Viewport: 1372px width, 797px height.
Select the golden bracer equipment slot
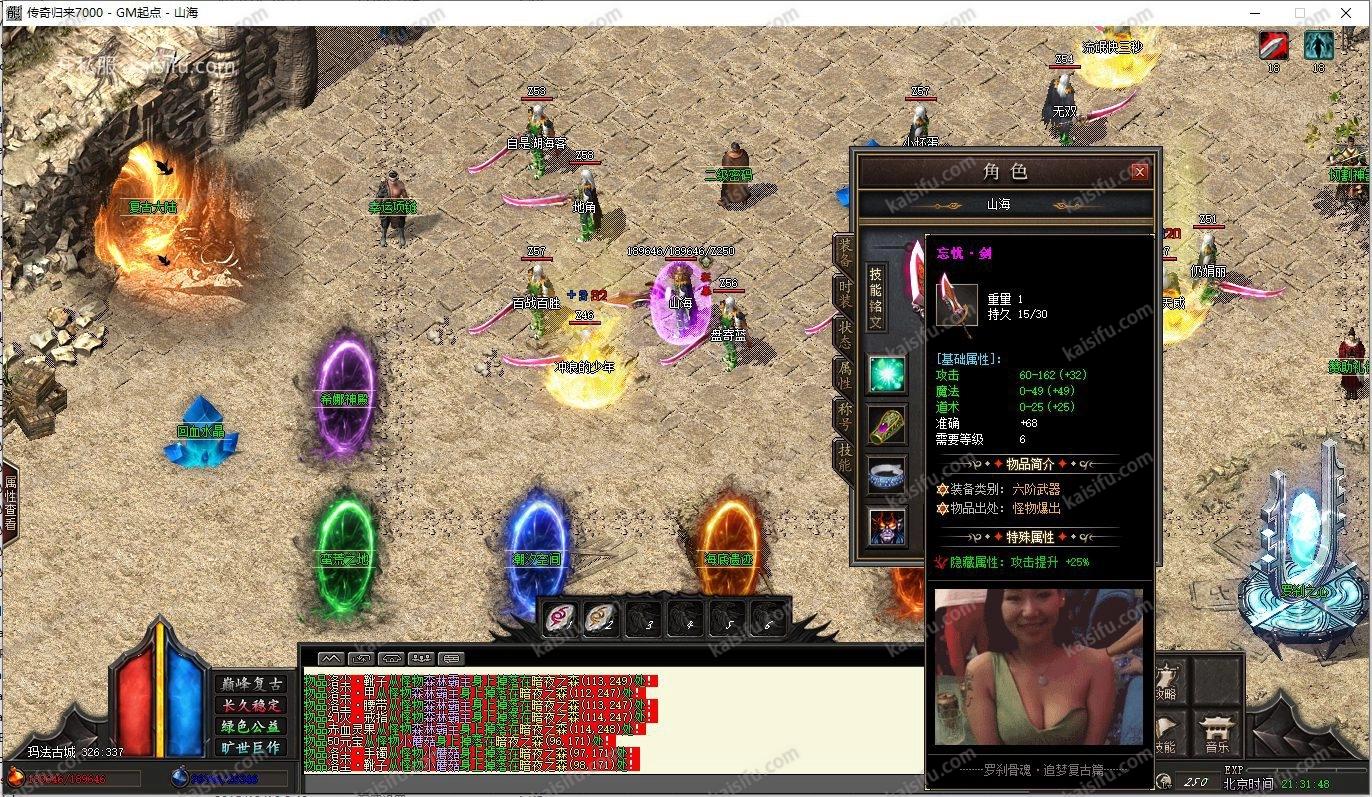pyautogui.click(x=886, y=425)
